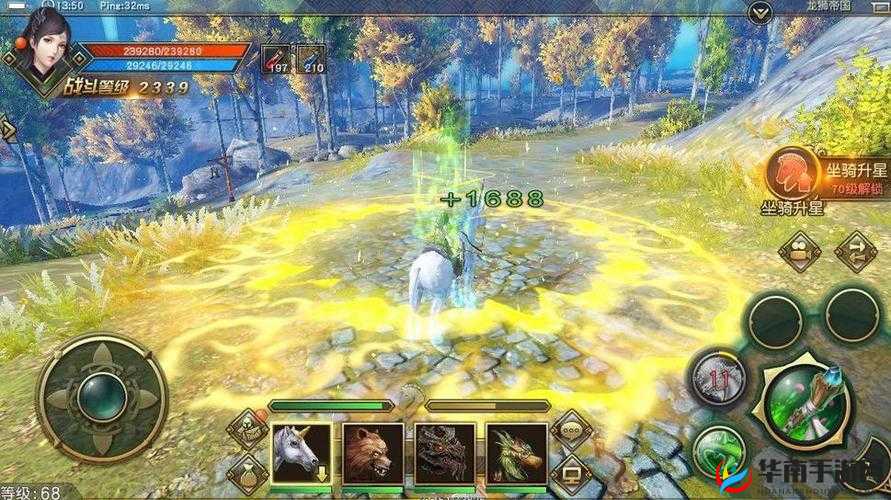Viewport: 891px width, 500px height.
Task: Activate the green staff main attack
Action: point(806,405)
